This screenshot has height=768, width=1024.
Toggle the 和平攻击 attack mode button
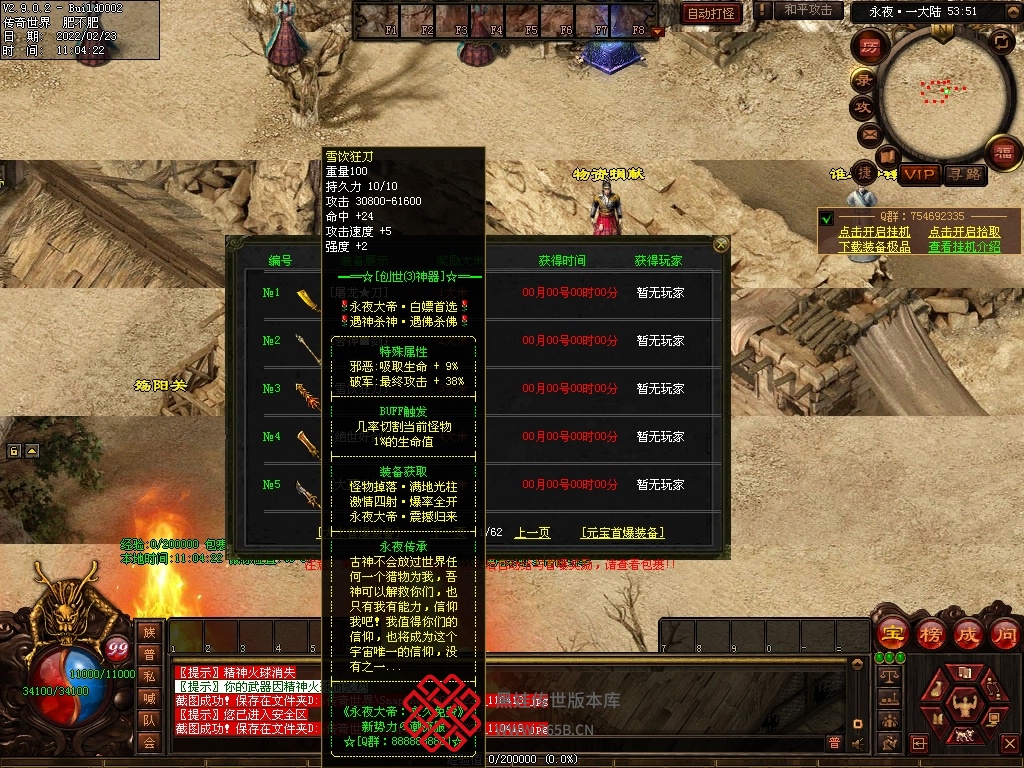tap(808, 11)
